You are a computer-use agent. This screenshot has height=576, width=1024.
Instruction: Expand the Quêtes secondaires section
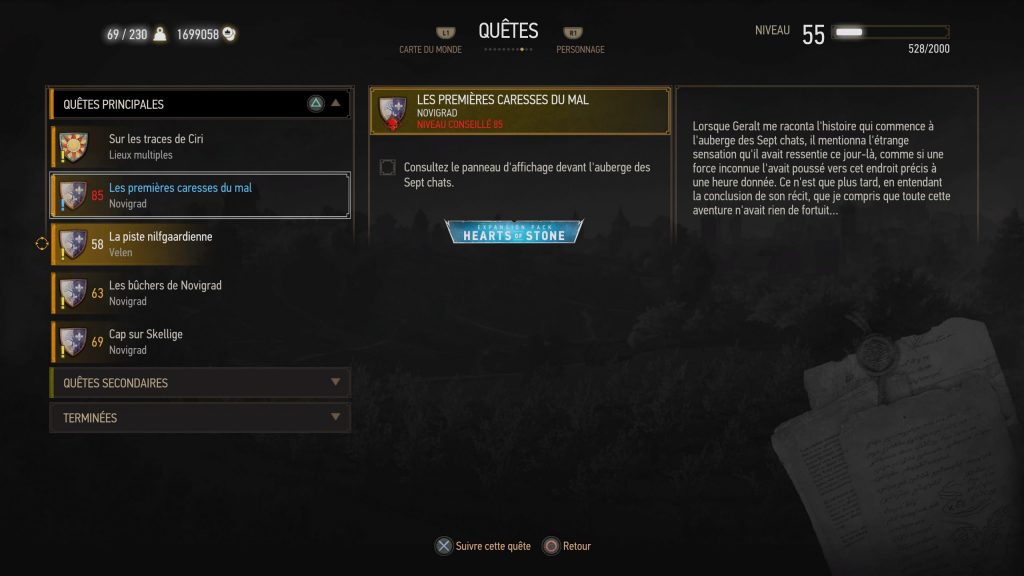[200, 383]
